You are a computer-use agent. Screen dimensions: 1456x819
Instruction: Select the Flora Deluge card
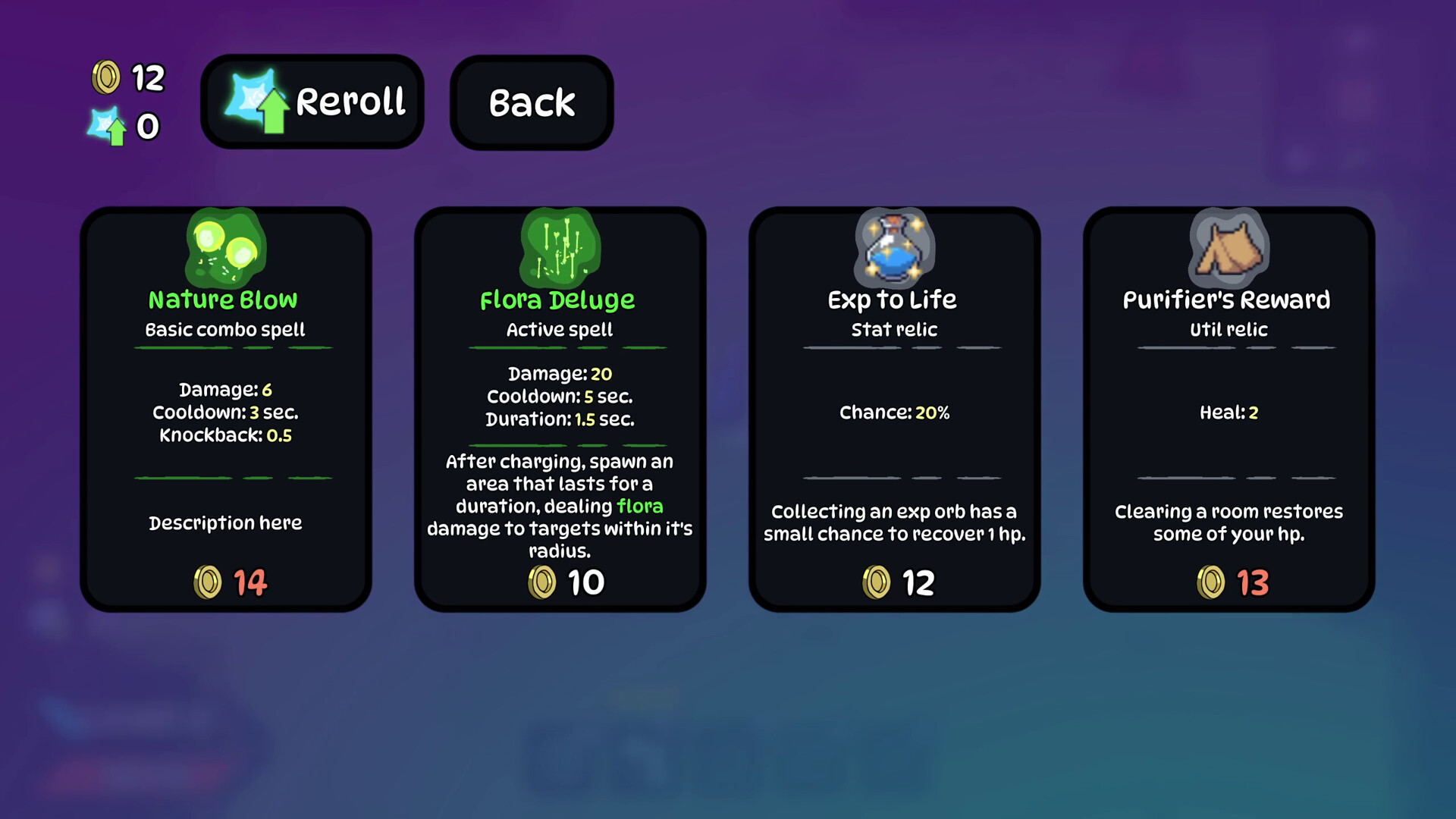coord(560,409)
